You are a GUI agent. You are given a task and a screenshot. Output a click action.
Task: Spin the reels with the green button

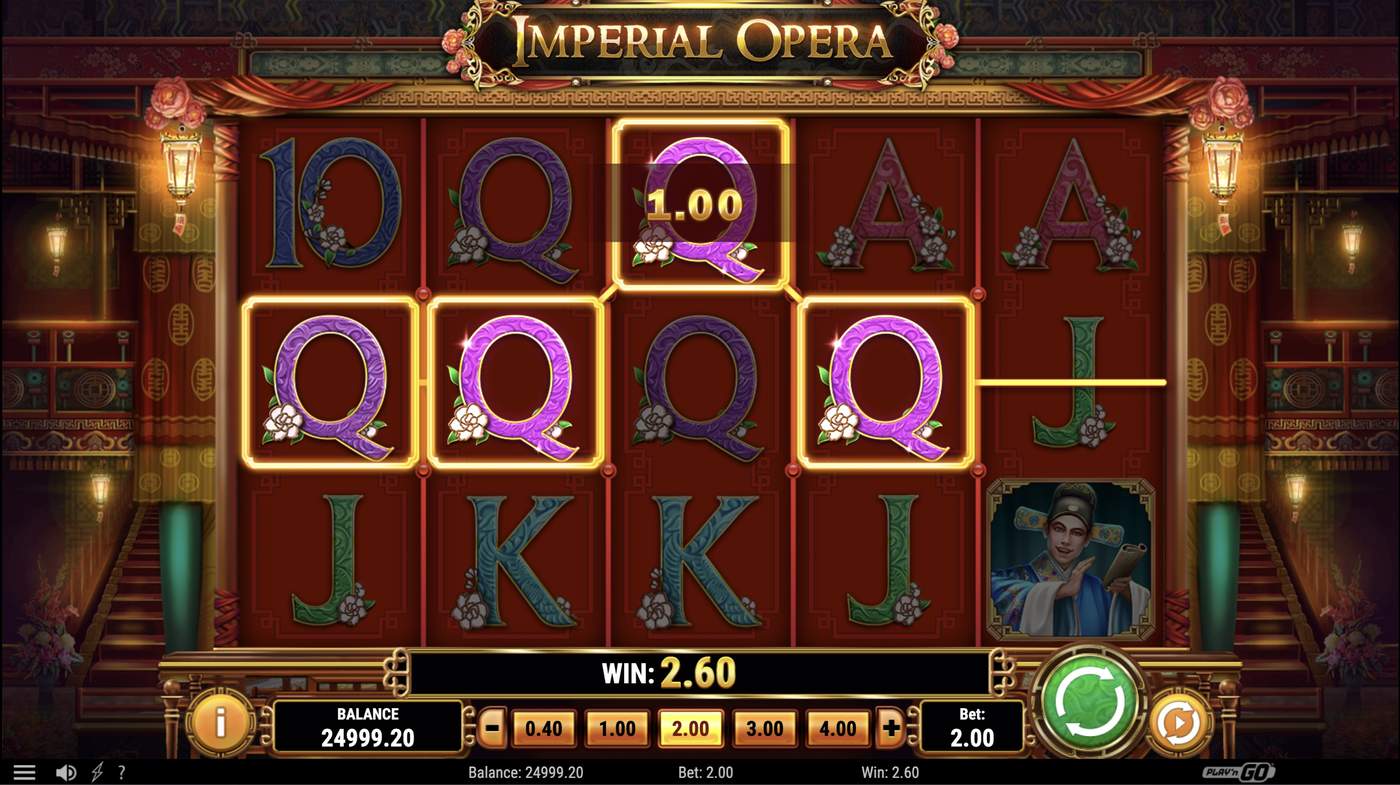pos(1089,700)
